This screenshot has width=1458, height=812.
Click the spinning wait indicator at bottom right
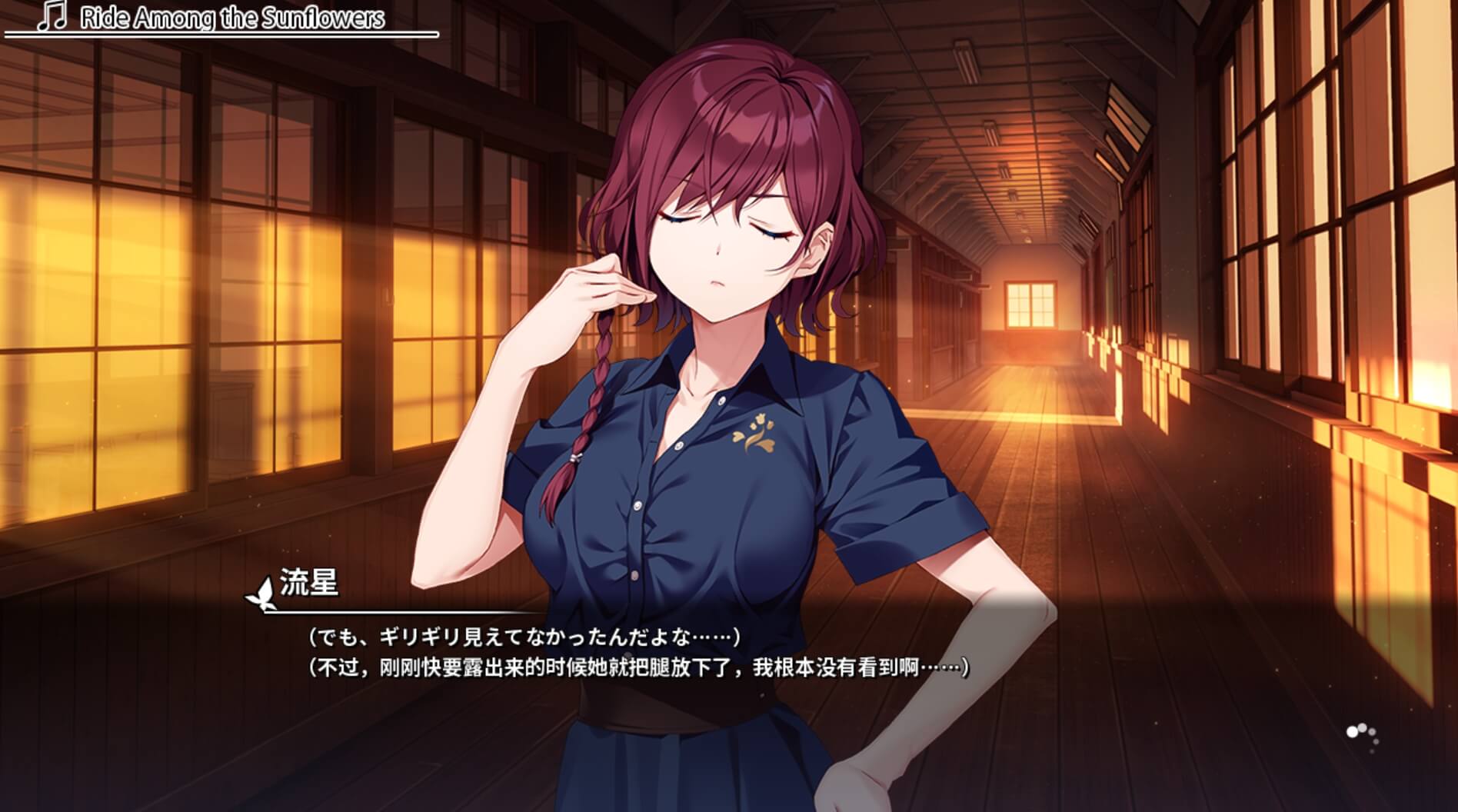(1365, 737)
